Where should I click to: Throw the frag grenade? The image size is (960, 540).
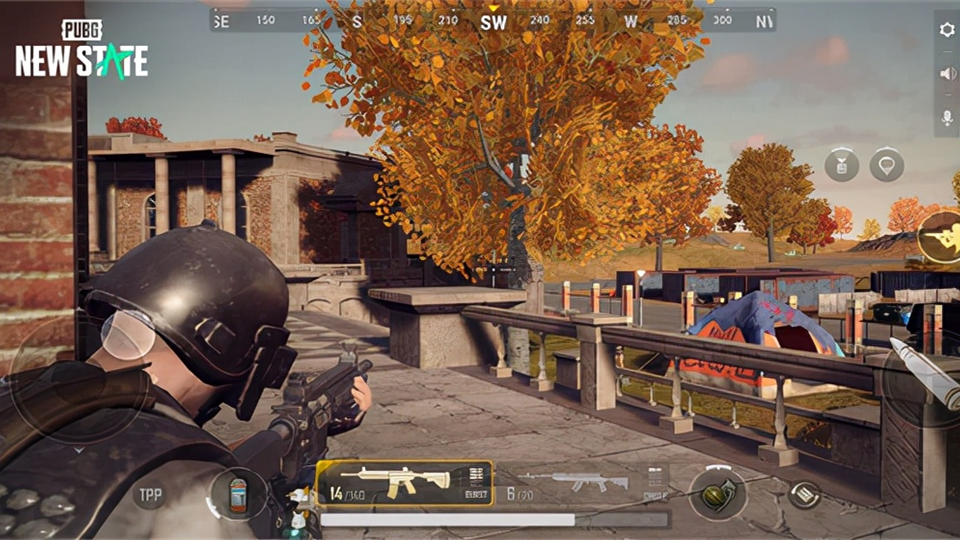717,494
